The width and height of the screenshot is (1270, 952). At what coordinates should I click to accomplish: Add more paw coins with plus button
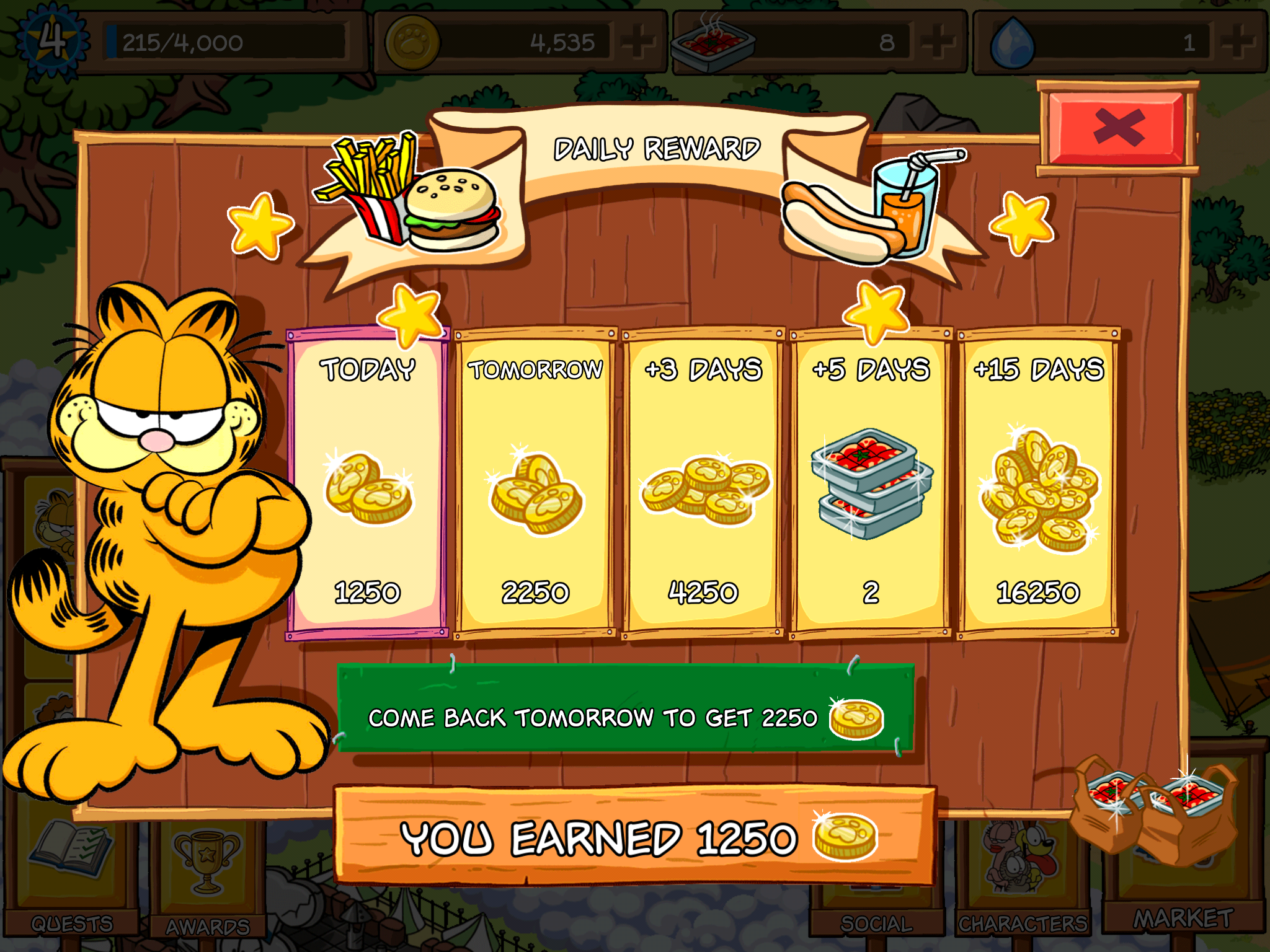tap(639, 42)
